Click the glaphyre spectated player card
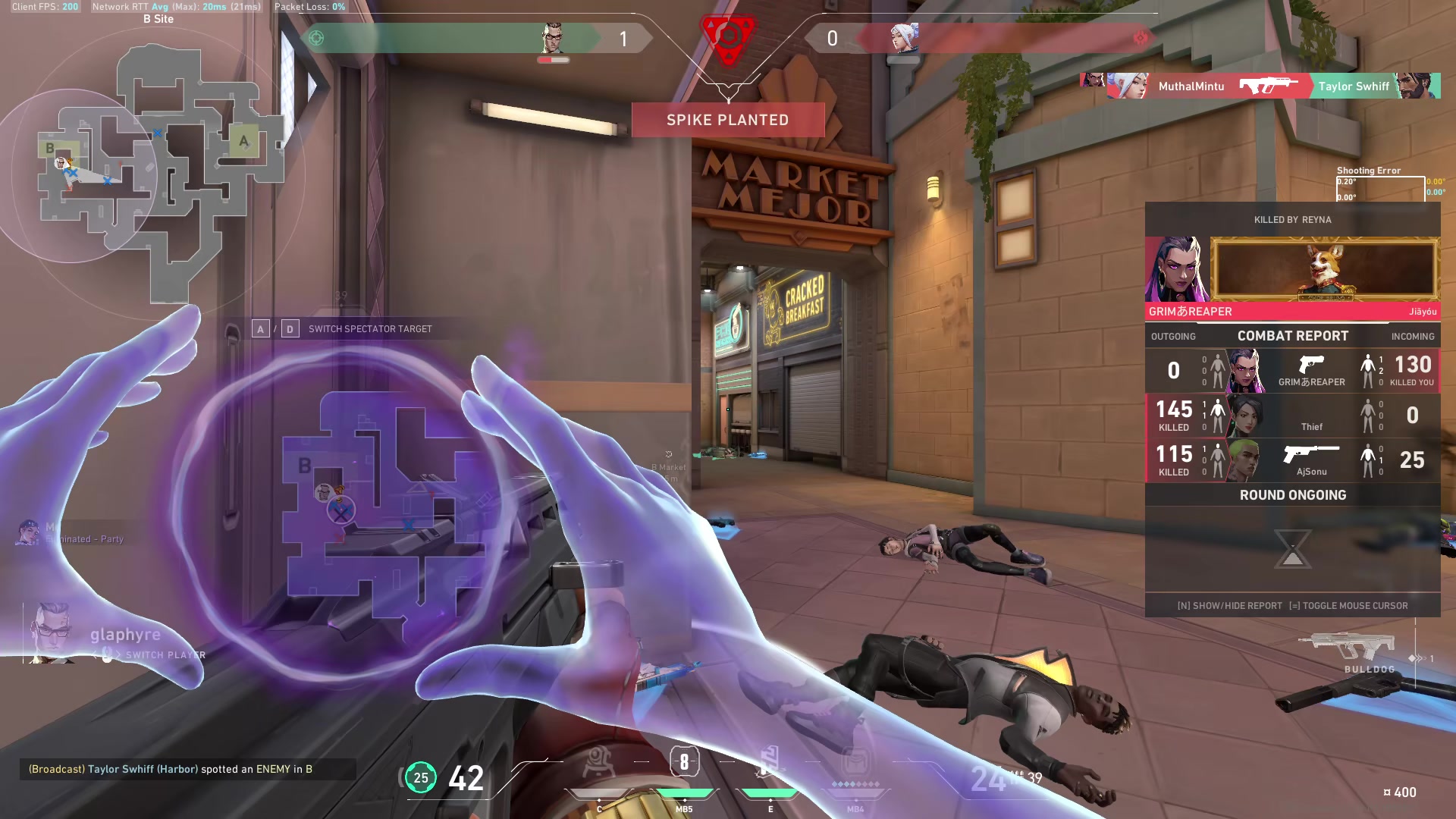This screenshot has height=819, width=1456. (x=114, y=635)
